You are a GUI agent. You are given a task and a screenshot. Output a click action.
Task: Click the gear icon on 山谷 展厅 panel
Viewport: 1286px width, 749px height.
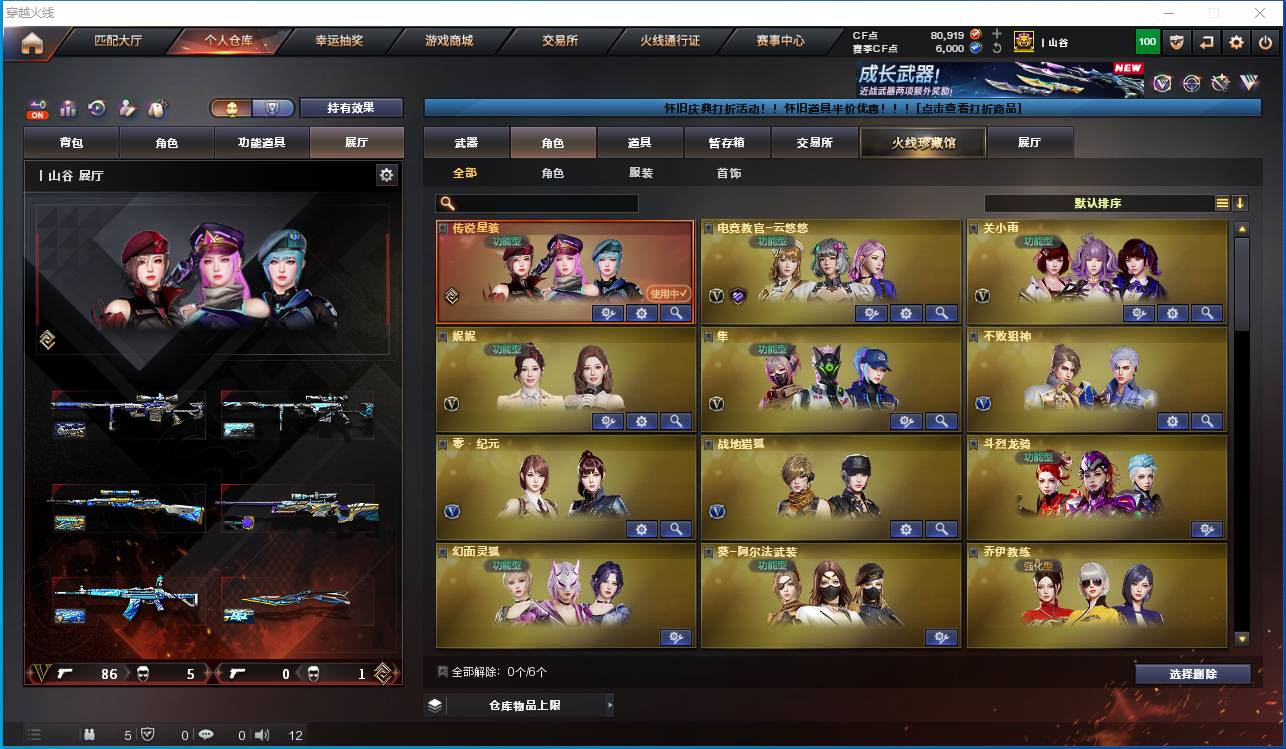(x=388, y=174)
